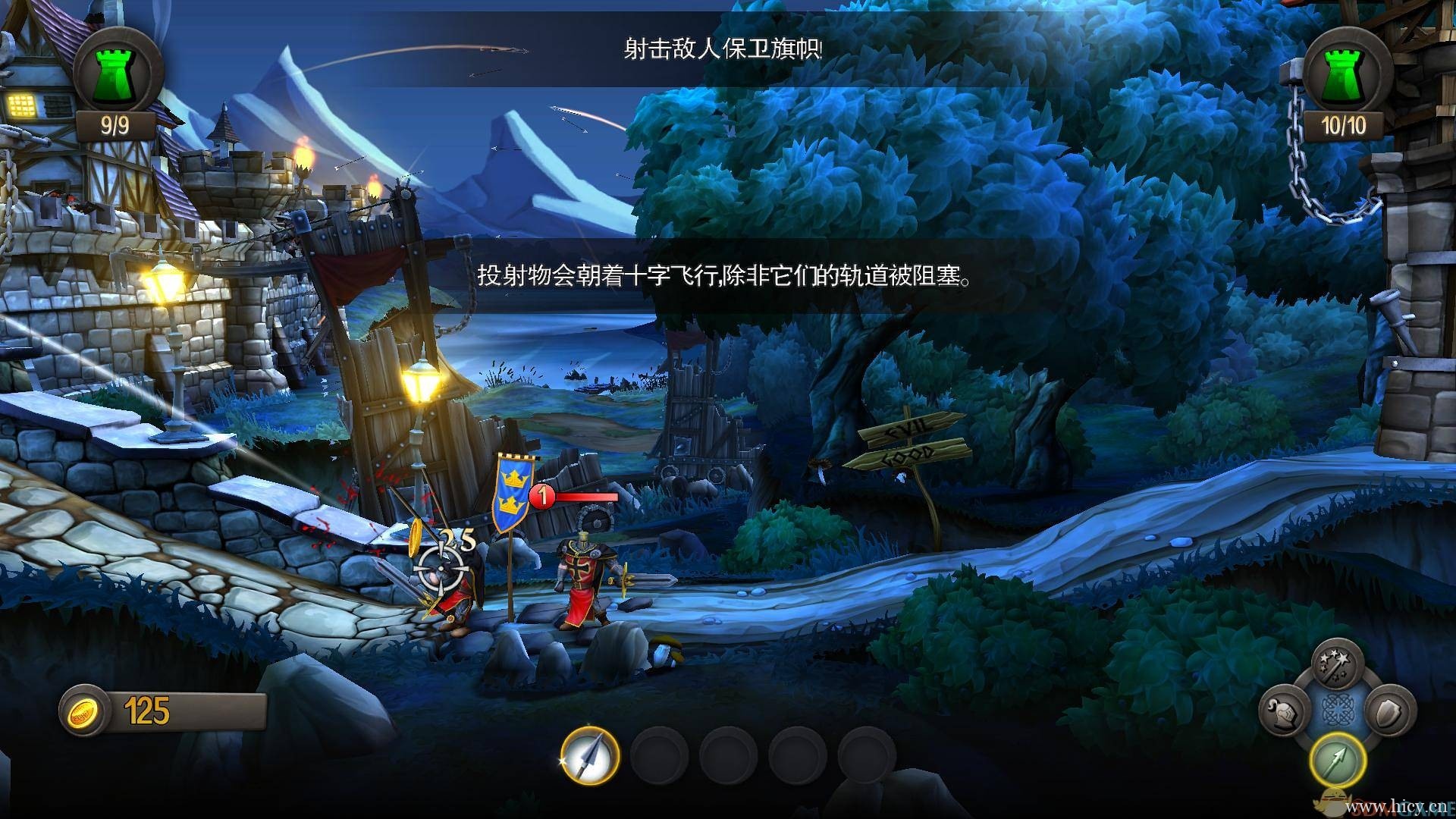Open the knight helmet units category
Viewport: 1456px width, 819px height.
pos(1283,711)
